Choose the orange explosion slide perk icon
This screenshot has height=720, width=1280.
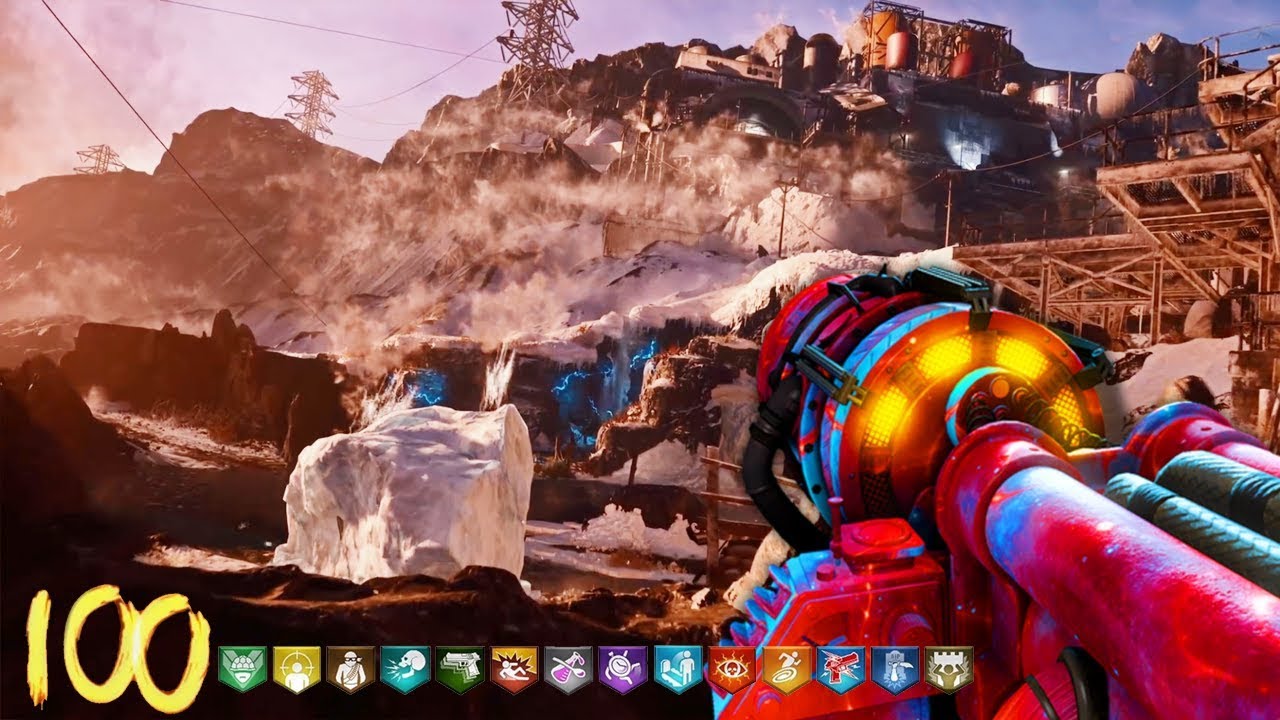[514, 668]
